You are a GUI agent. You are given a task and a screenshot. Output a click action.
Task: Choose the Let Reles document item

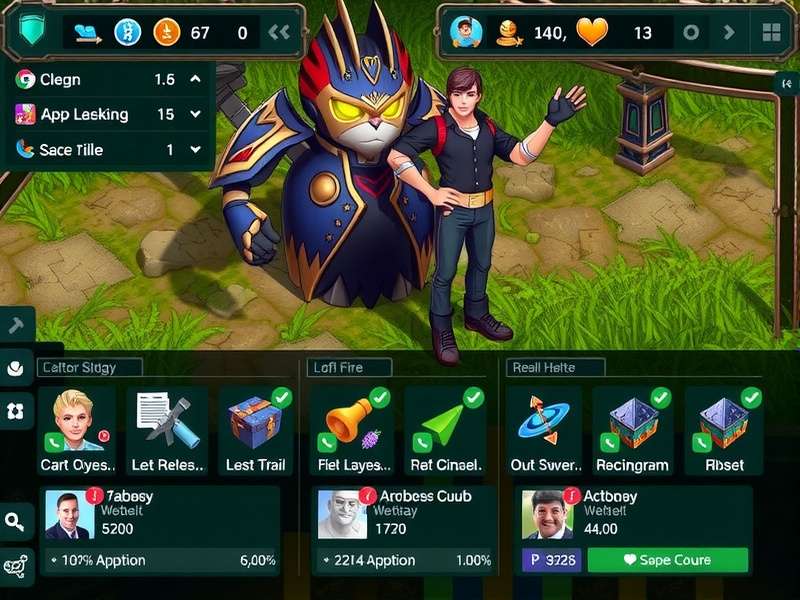click(x=169, y=430)
